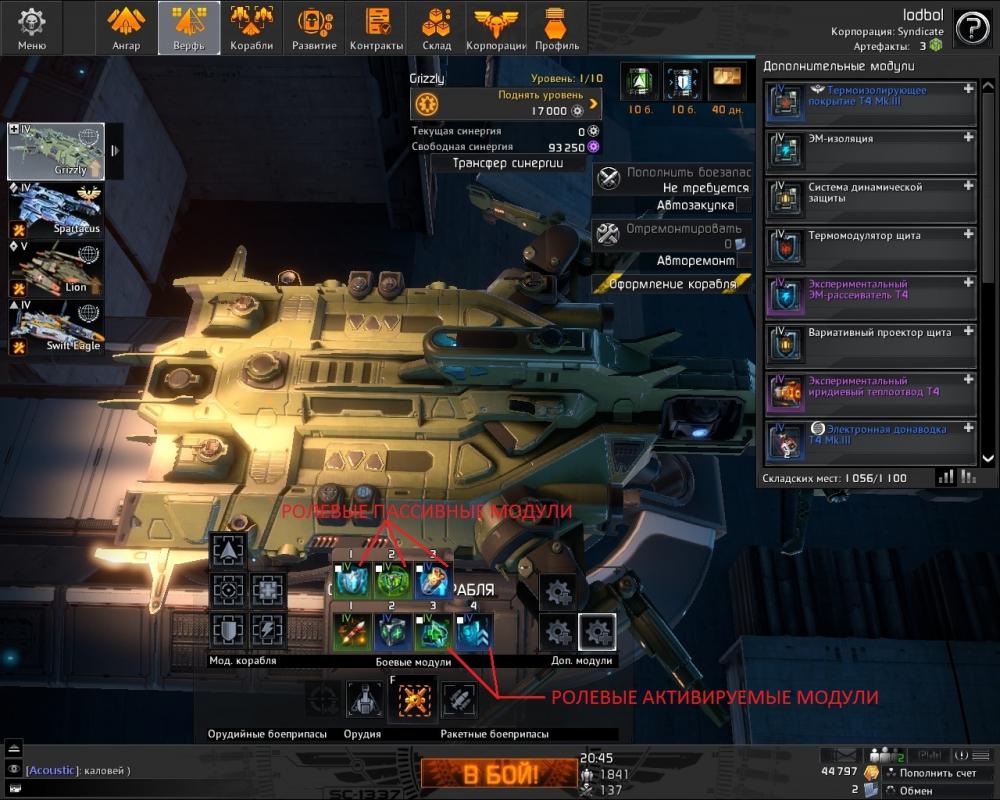
Task: Open Оформление корабля customization
Action: point(672,284)
